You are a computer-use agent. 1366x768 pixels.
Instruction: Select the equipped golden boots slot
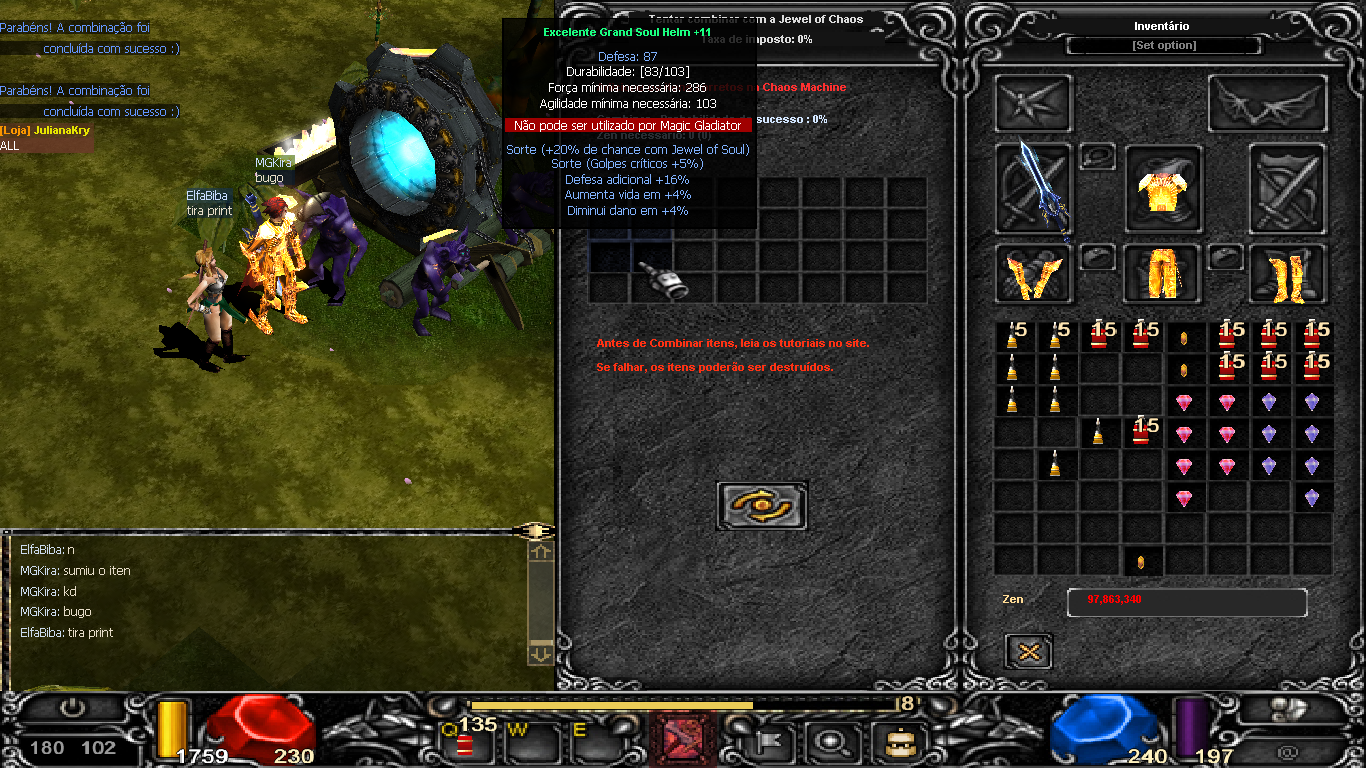click(x=1288, y=274)
